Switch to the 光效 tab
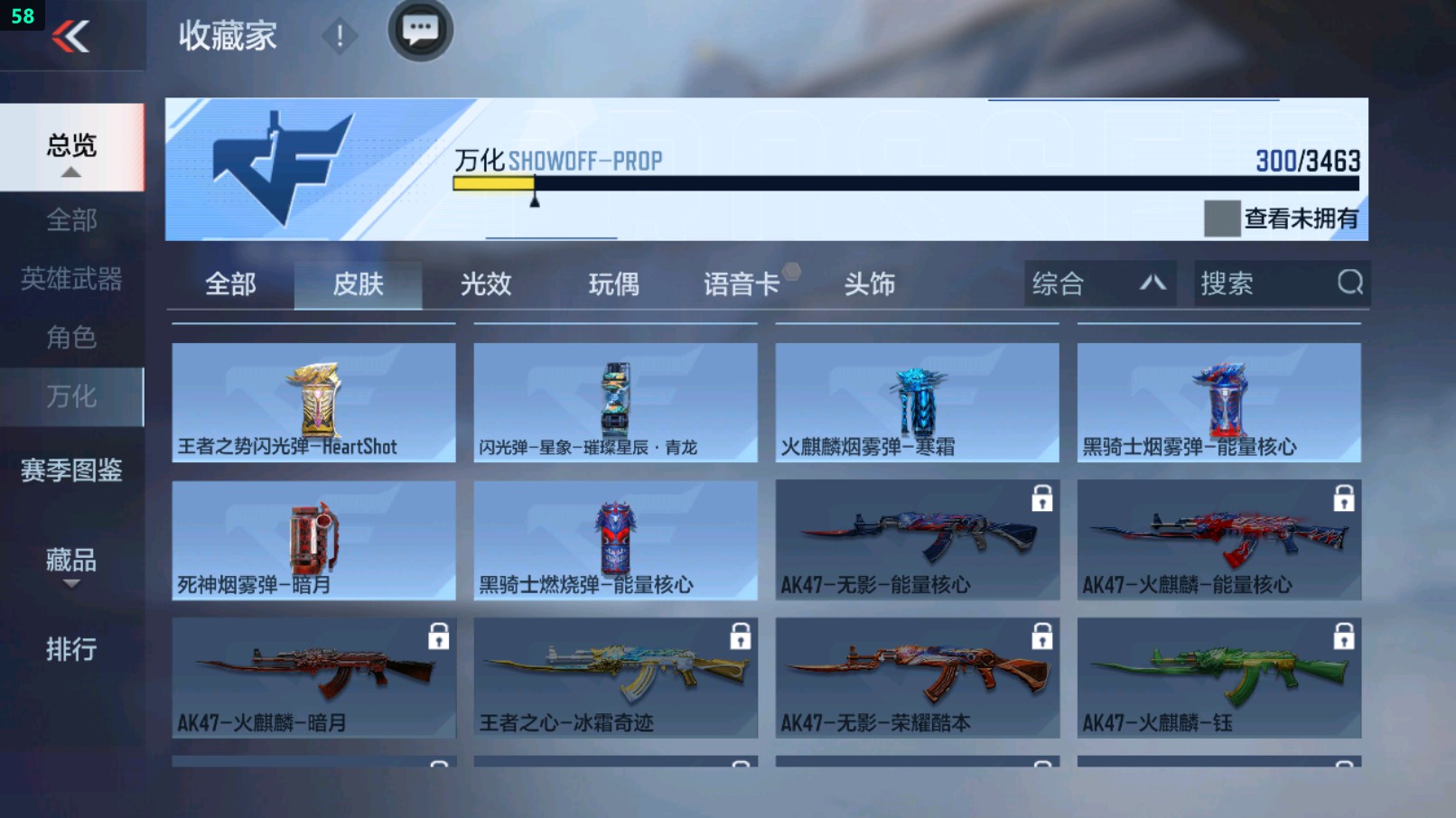 pos(488,284)
